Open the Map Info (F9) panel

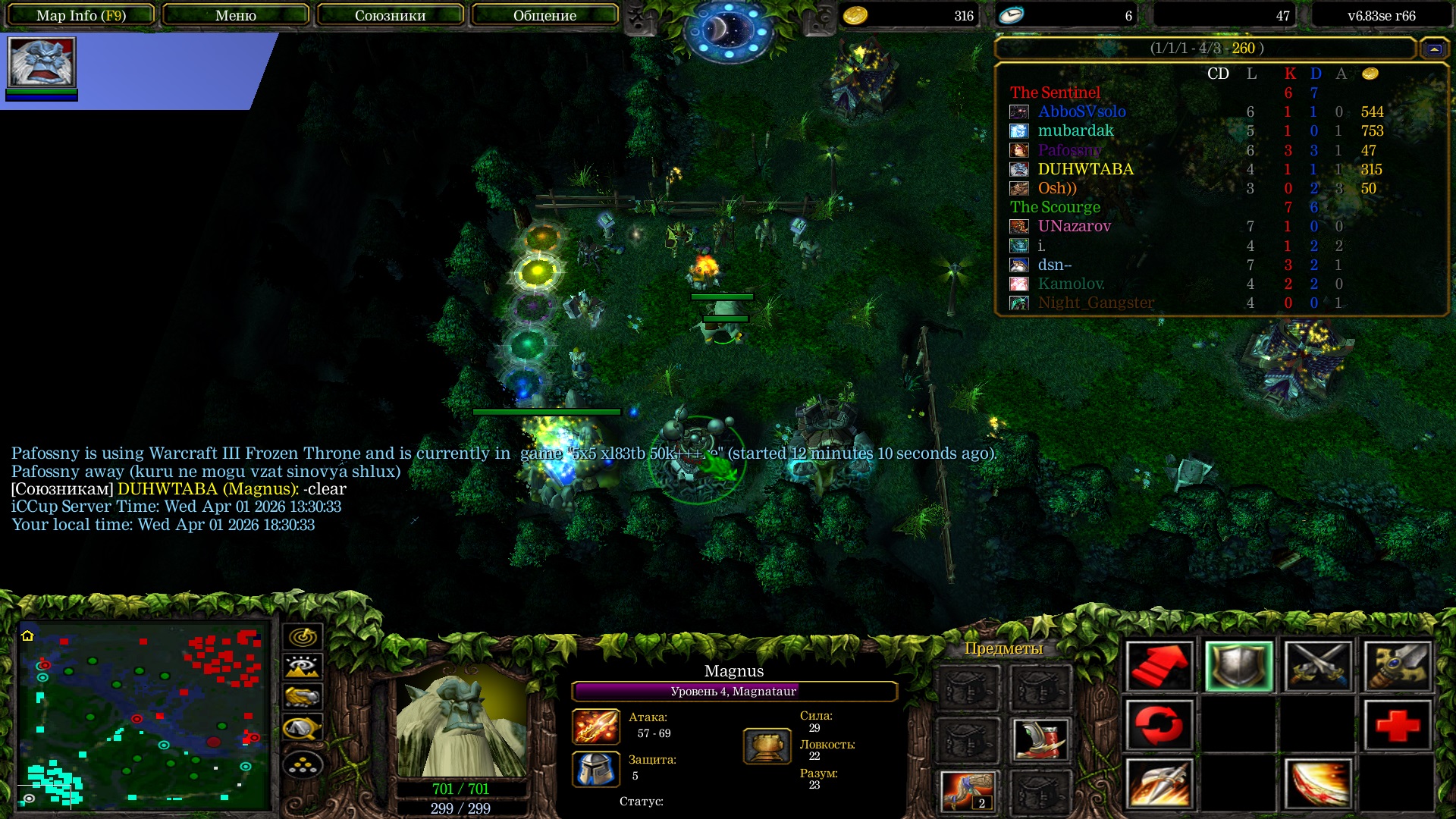point(81,15)
